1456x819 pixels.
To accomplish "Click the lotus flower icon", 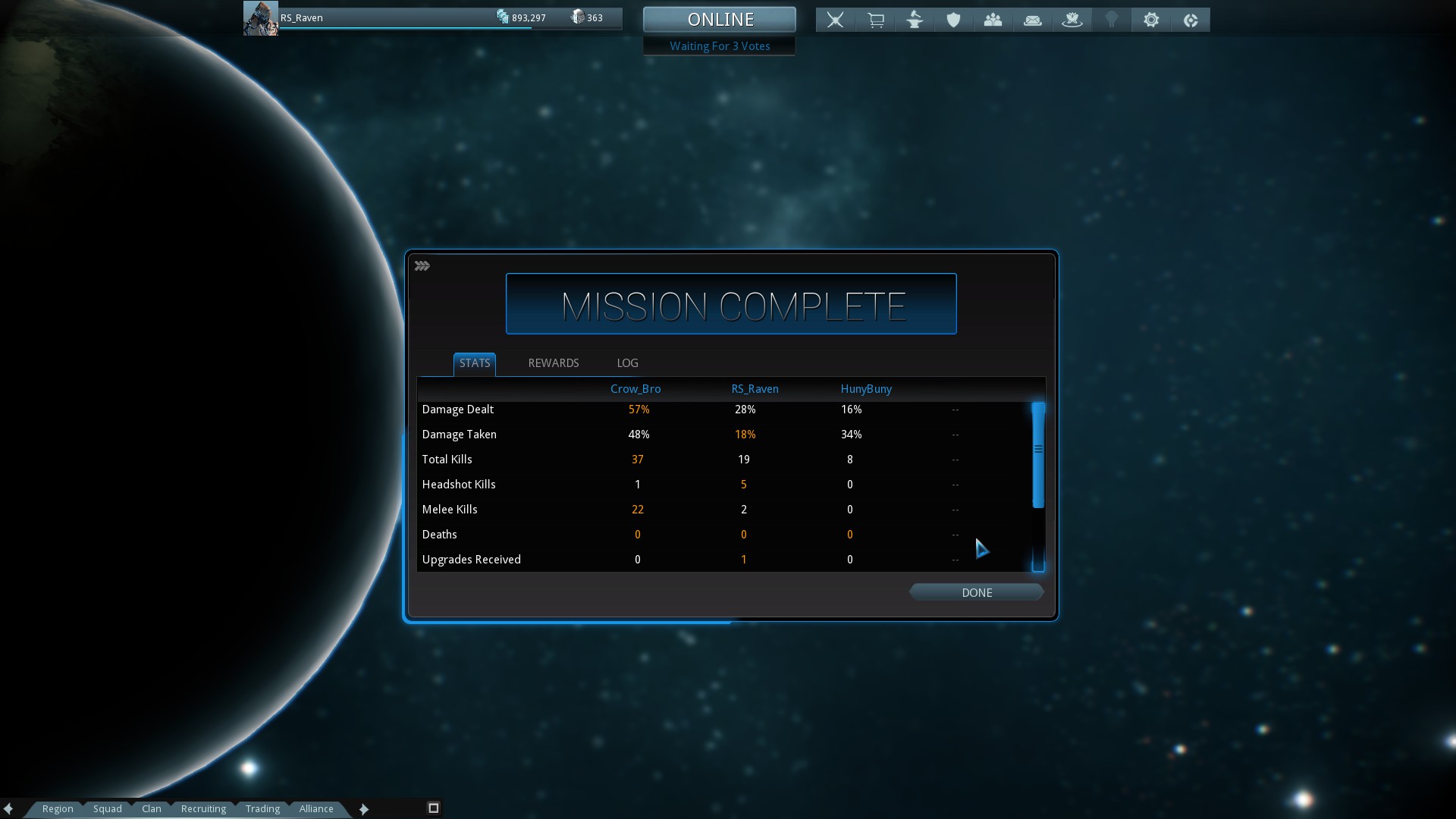I will tap(1072, 20).
